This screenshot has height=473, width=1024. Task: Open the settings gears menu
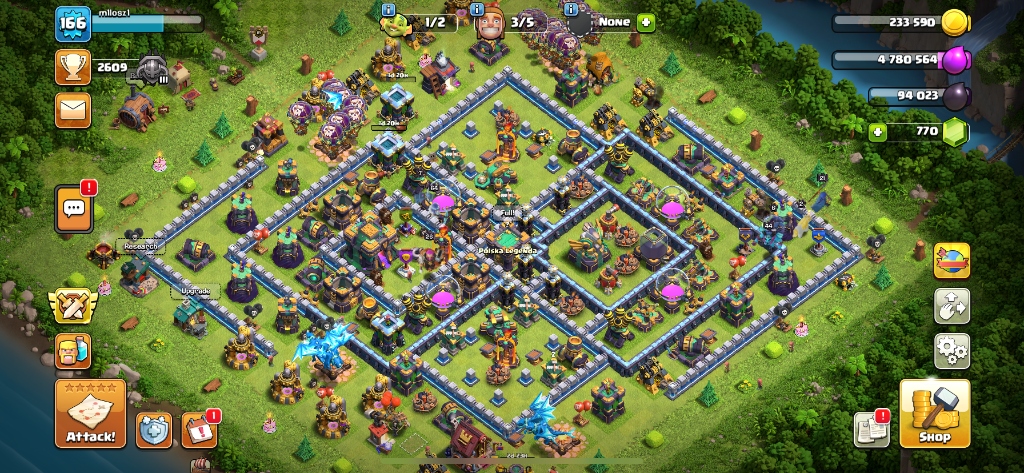click(951, 350)
